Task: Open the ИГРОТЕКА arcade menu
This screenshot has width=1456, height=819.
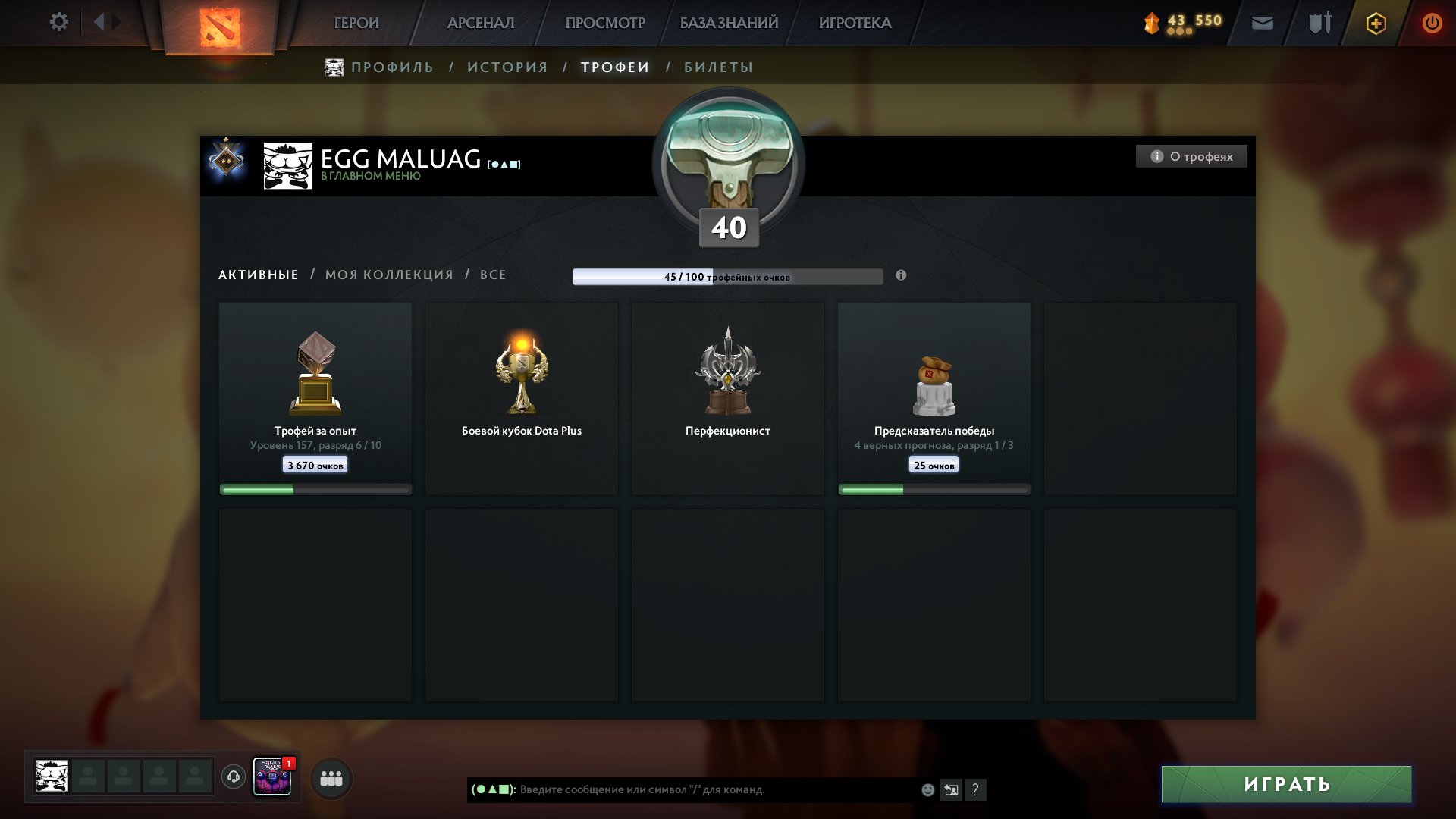Action: [x=855, y=24]
